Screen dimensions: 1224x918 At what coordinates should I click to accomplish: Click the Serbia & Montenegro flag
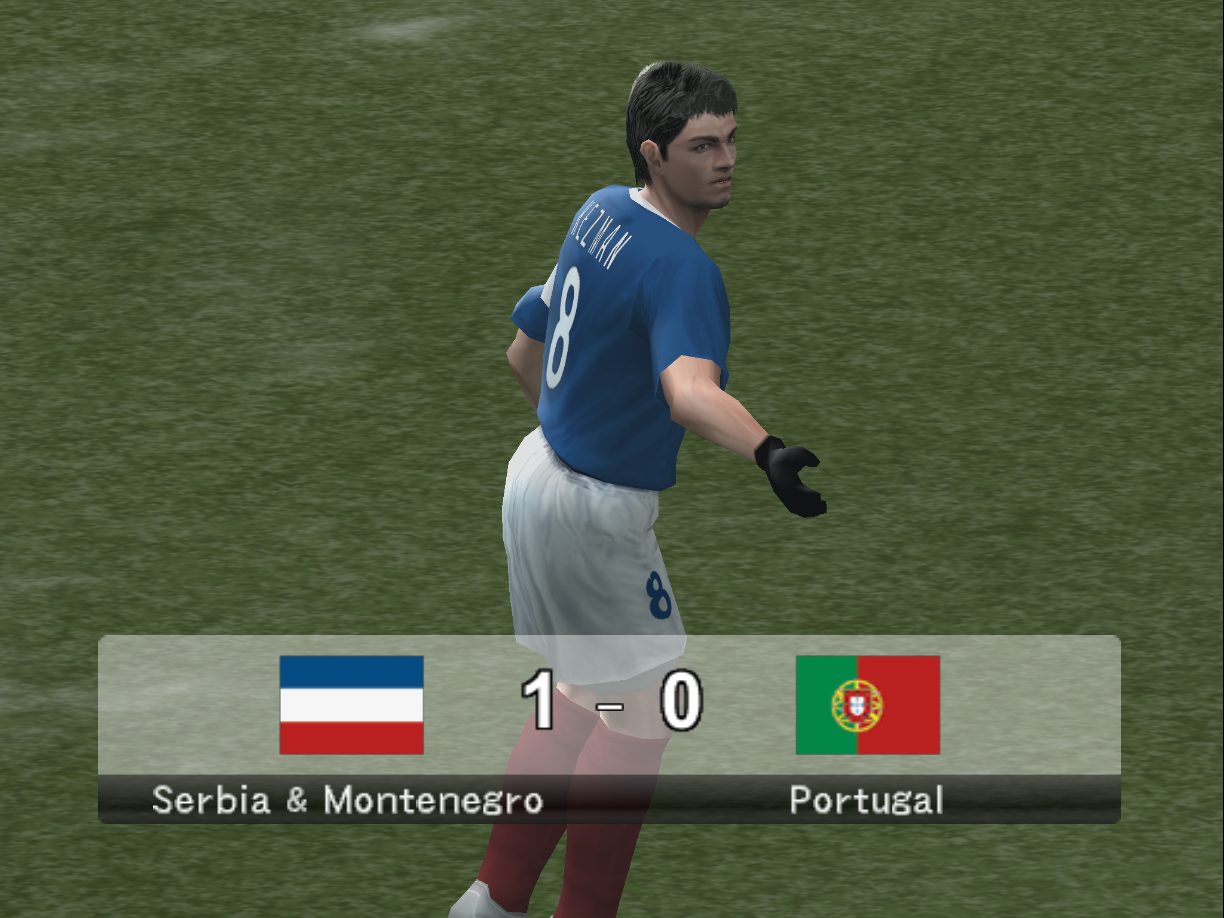(351, 704)
